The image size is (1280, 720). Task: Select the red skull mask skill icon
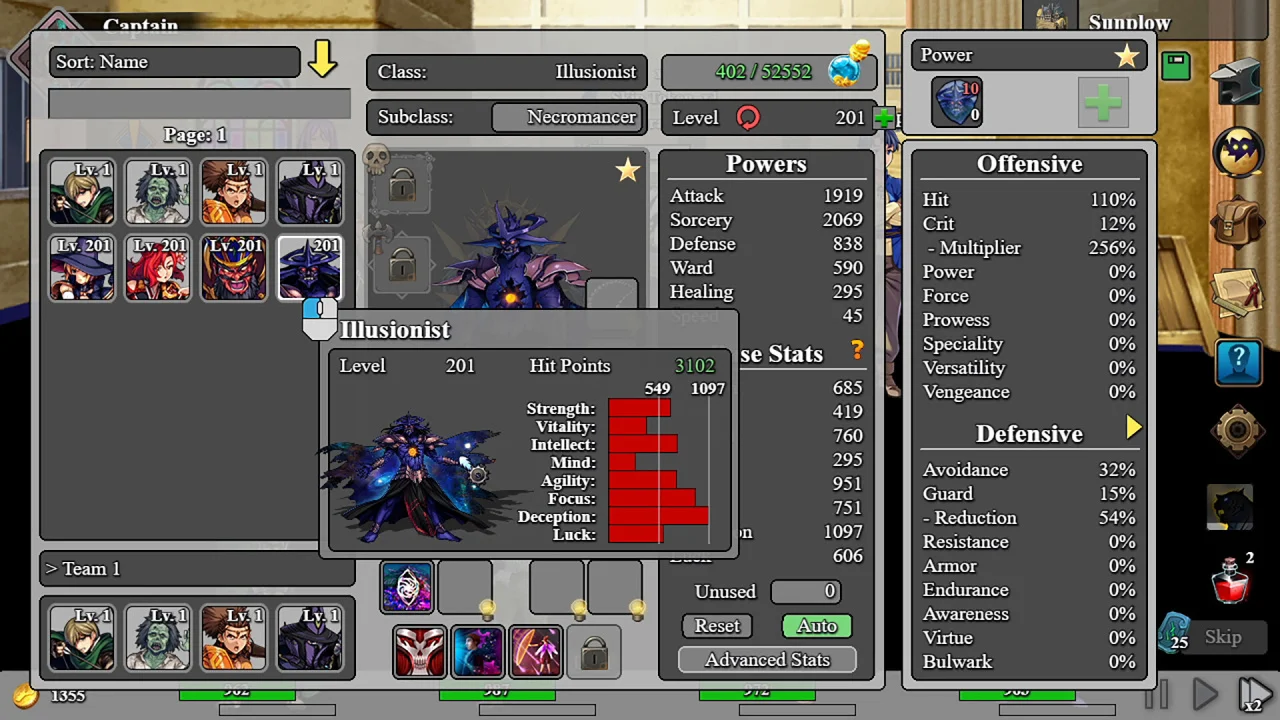tap(419, 651)
